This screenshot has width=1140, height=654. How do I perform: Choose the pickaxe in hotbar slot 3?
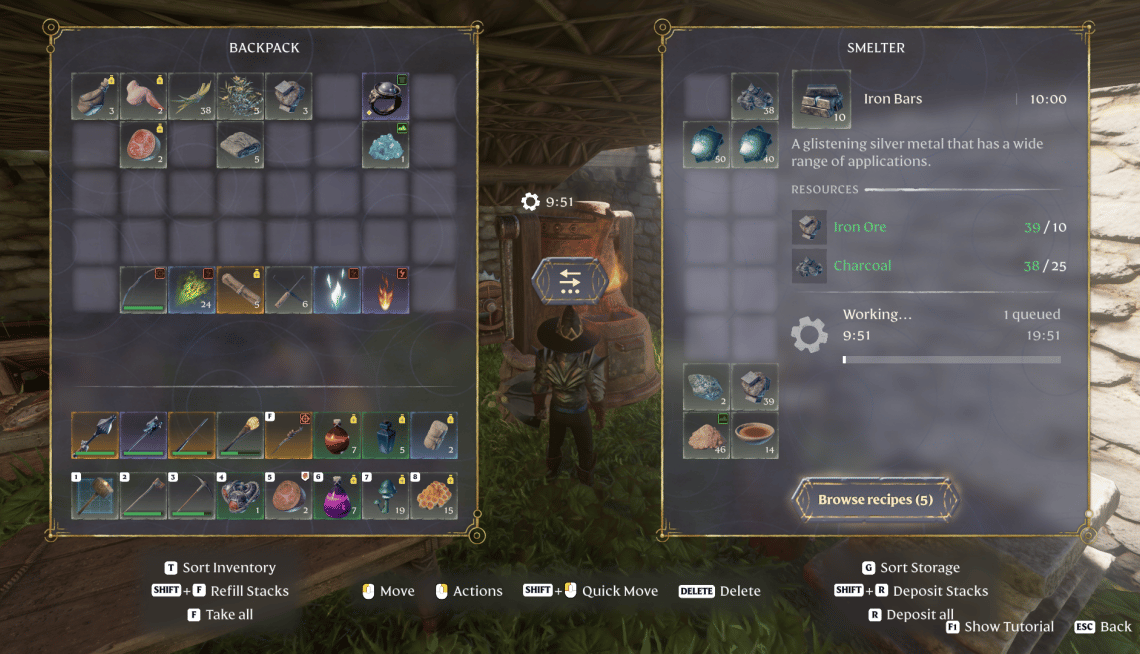point(192,495)
